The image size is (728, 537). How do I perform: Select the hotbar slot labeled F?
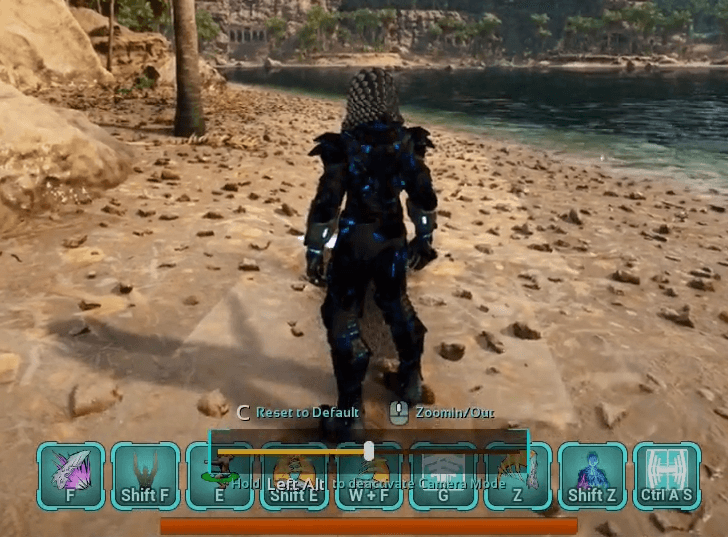(71, 476)
